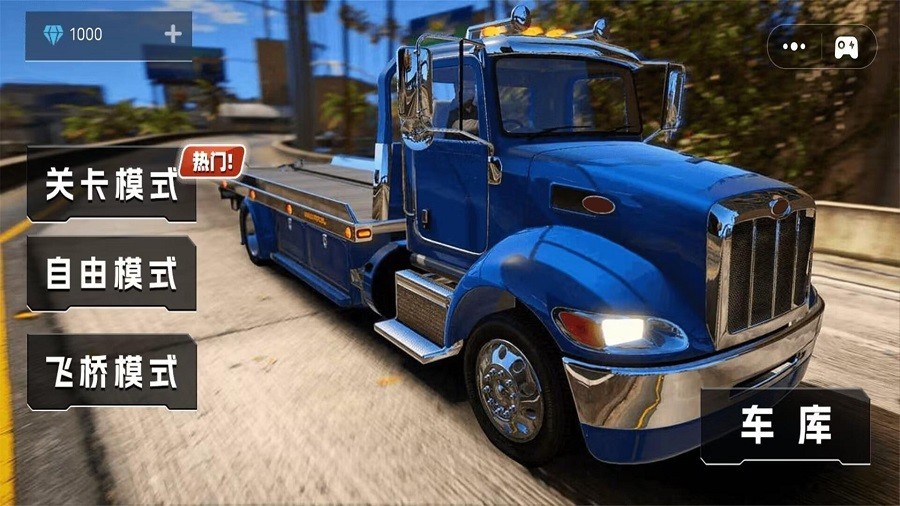Select 飞桥模式 flying bridge mode
Image resolution: width=900 pixels, height=506 pixels.
click(x=111, y=372)
